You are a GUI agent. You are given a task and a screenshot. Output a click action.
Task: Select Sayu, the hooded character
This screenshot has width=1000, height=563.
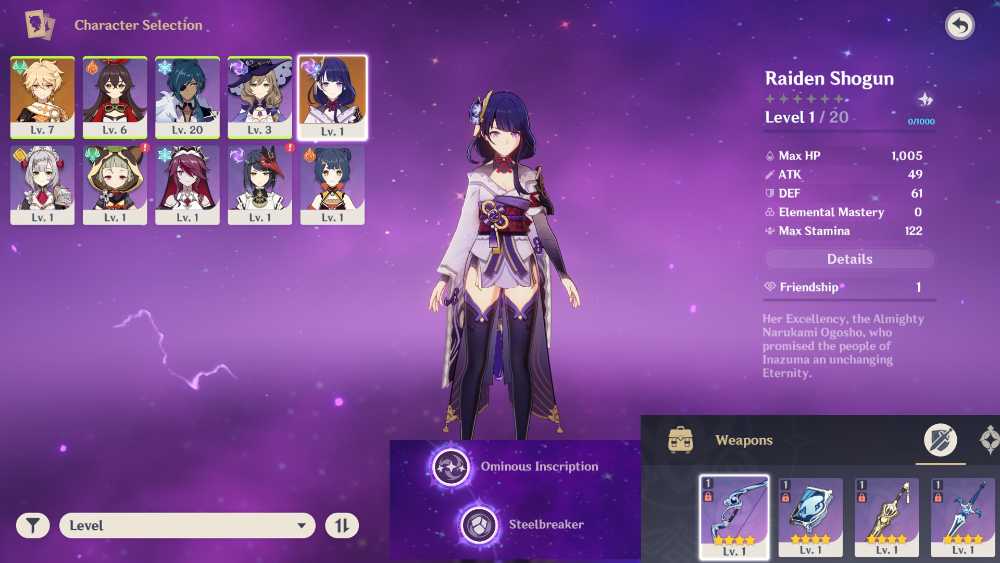pos(115,184)
